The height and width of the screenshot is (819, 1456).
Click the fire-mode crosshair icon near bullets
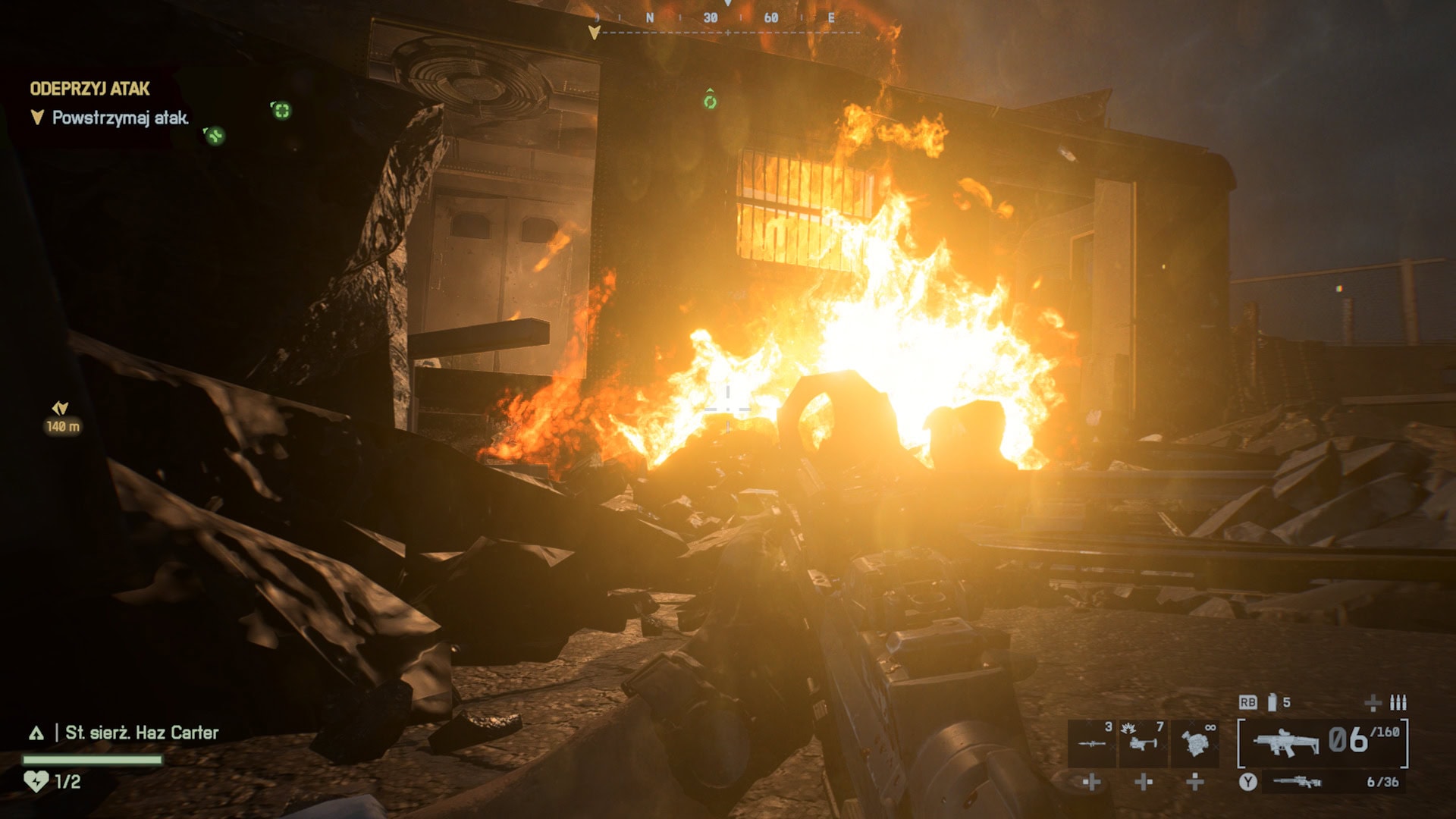(x=1371, y=703)
